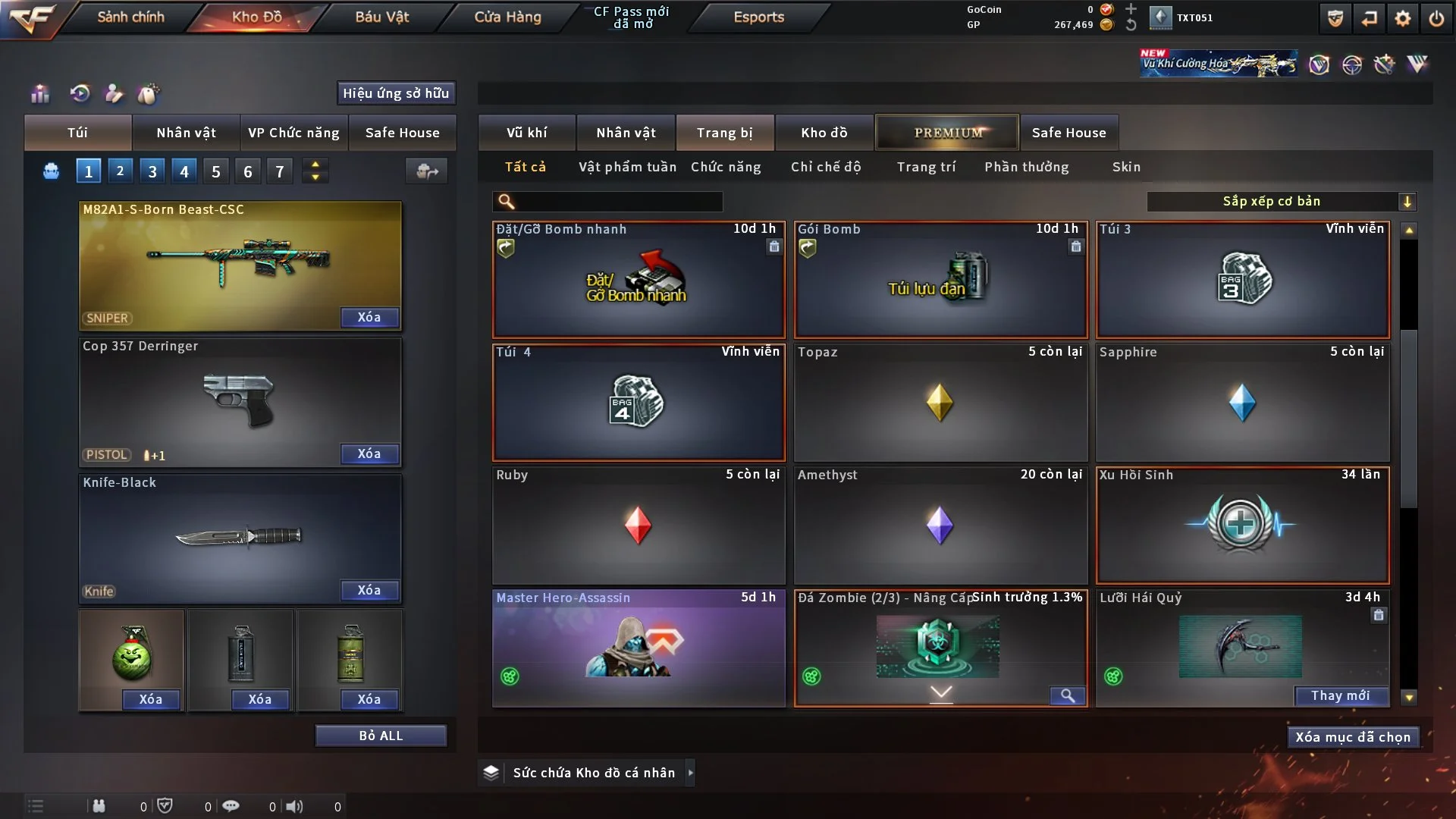Go to the Sảnh chính lobby
Viewport: 1456px width, 819px height.
click(130, 17)
